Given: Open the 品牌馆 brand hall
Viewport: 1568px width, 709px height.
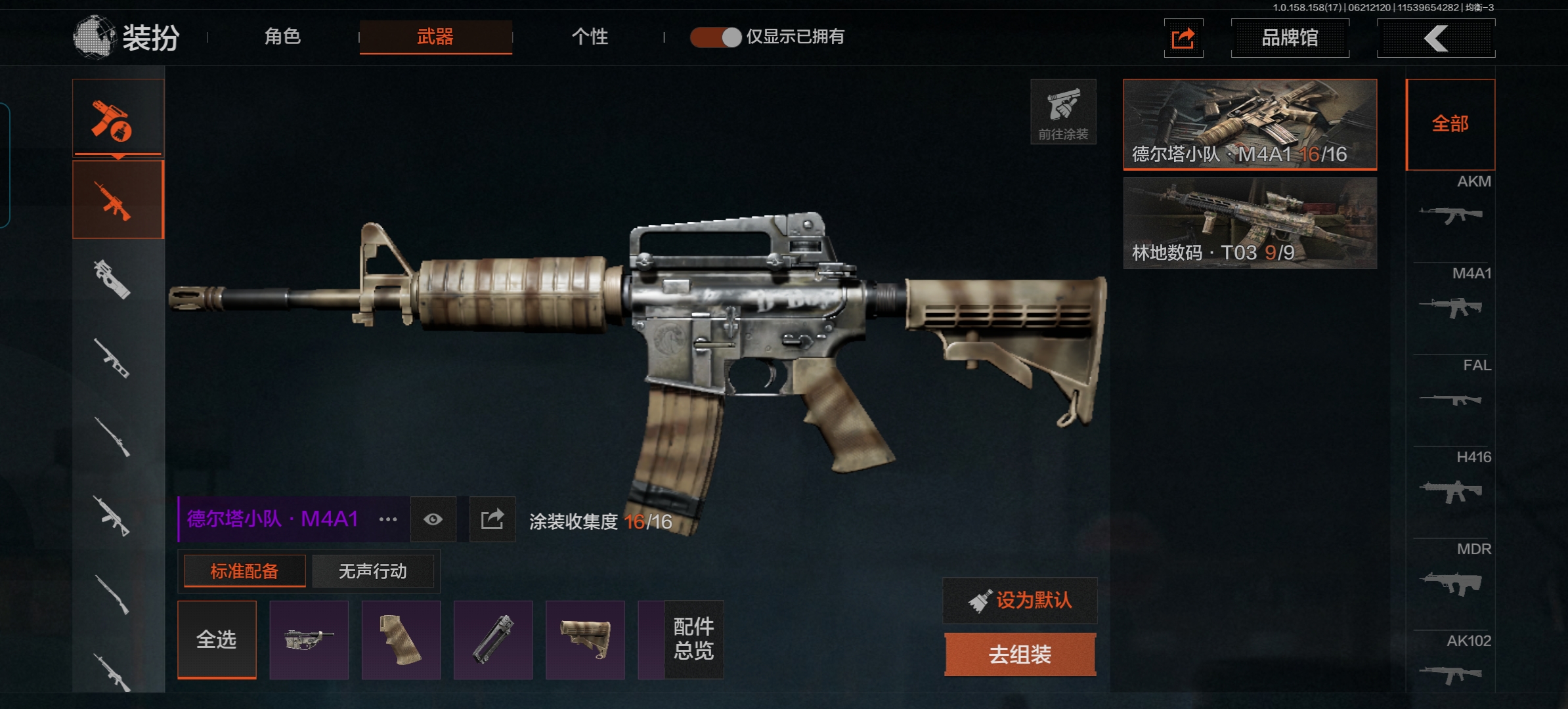Looking at the screenshot, I should tap(1290, 38).
